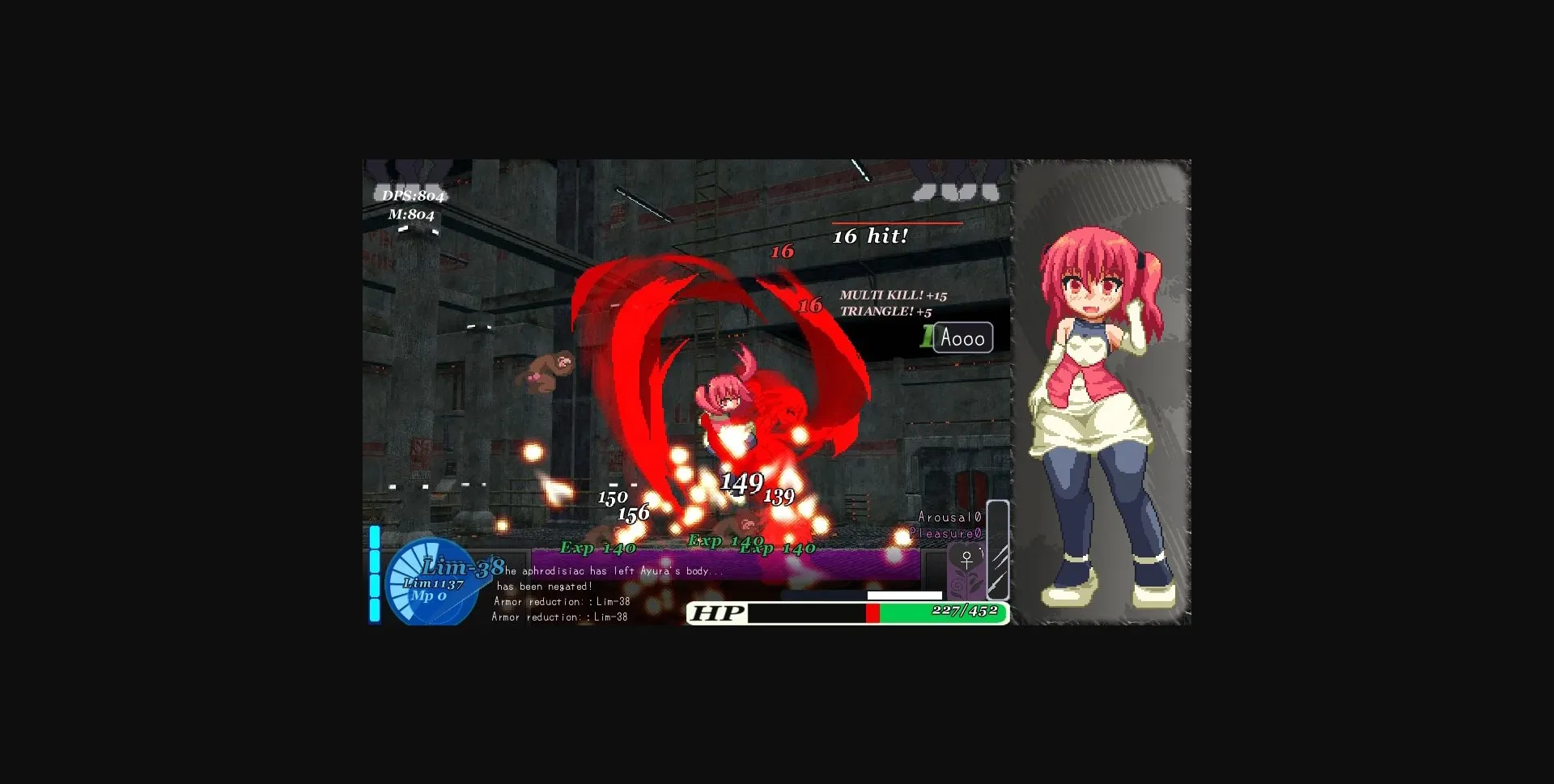
Task: Select the Armor reduction: Lim-38 log entry
Action: pyautogui.click(x=560, y=601)
